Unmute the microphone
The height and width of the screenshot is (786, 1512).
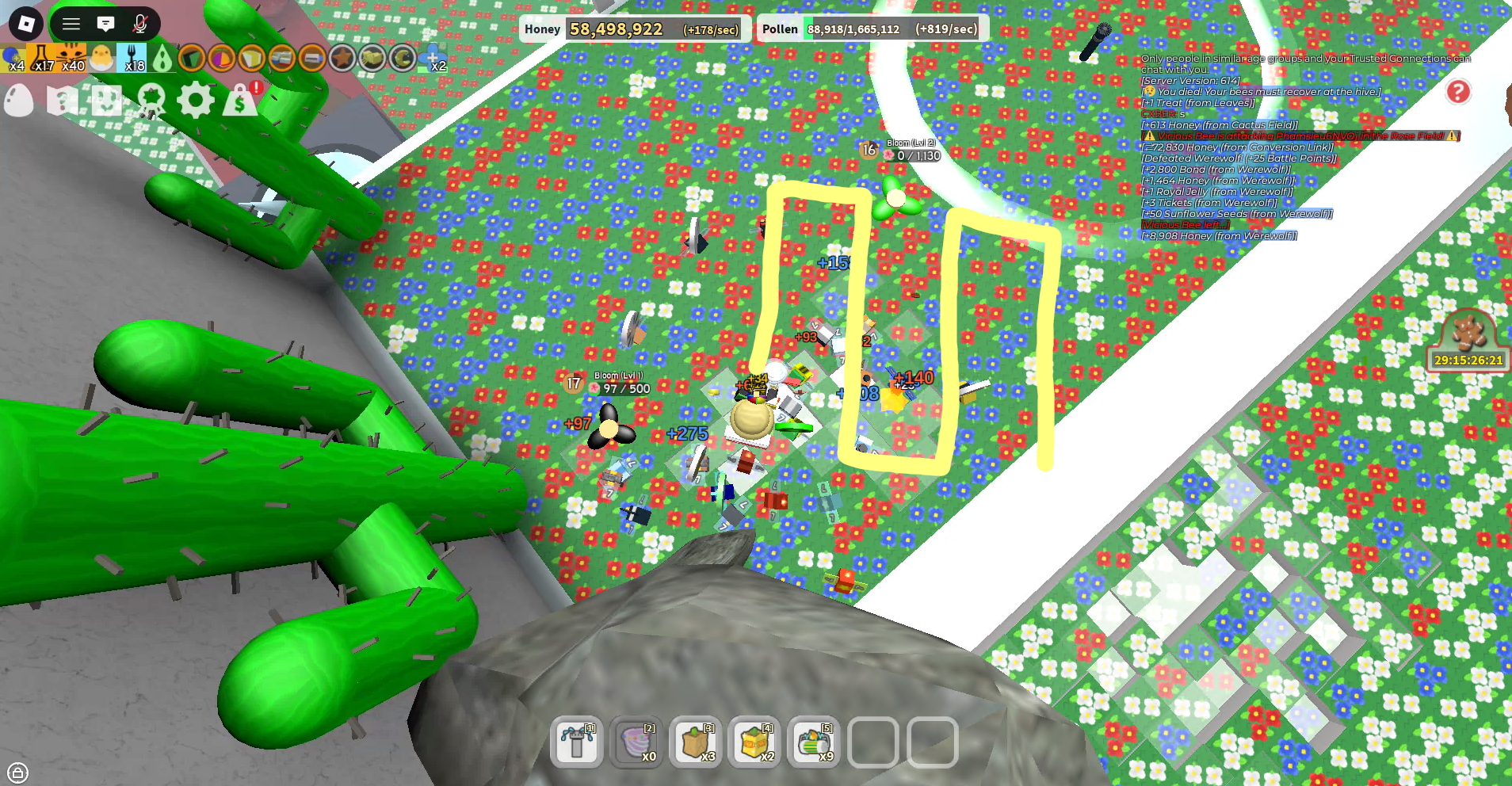(x=139, y=24)
